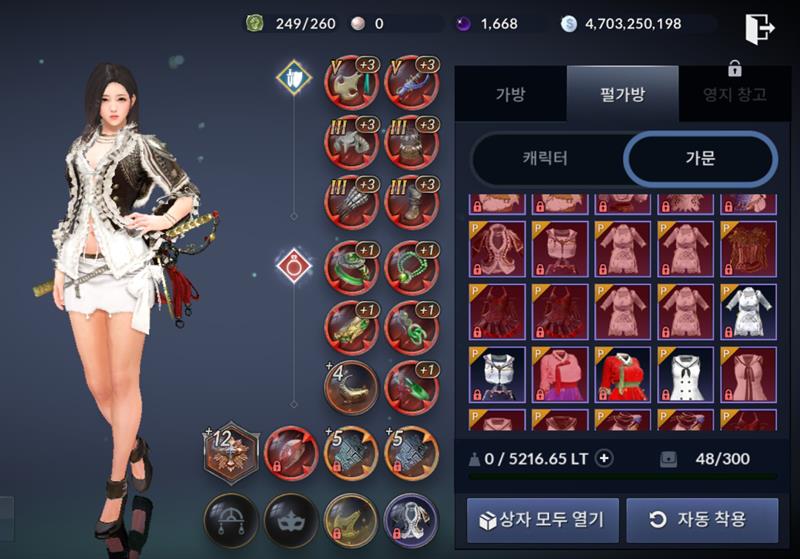Exit the inventory via the door icon
Screen dimensions: 800x559
759,28
